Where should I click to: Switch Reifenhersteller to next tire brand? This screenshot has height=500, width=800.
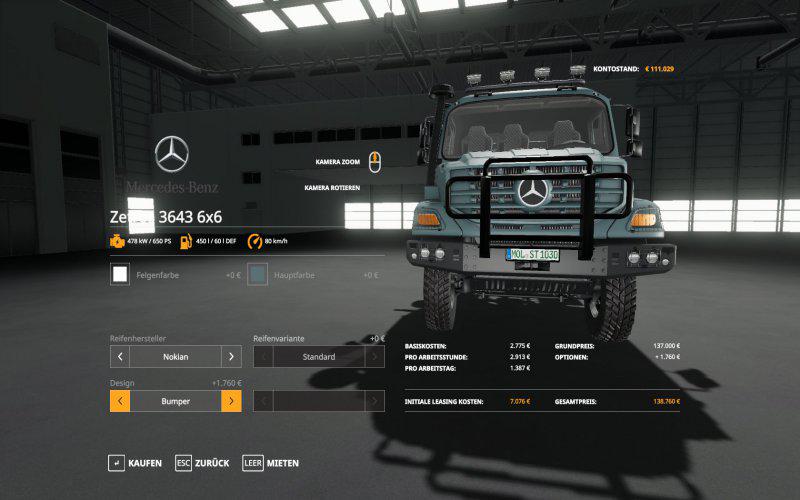pyautogui.click(x=231, y=357)
